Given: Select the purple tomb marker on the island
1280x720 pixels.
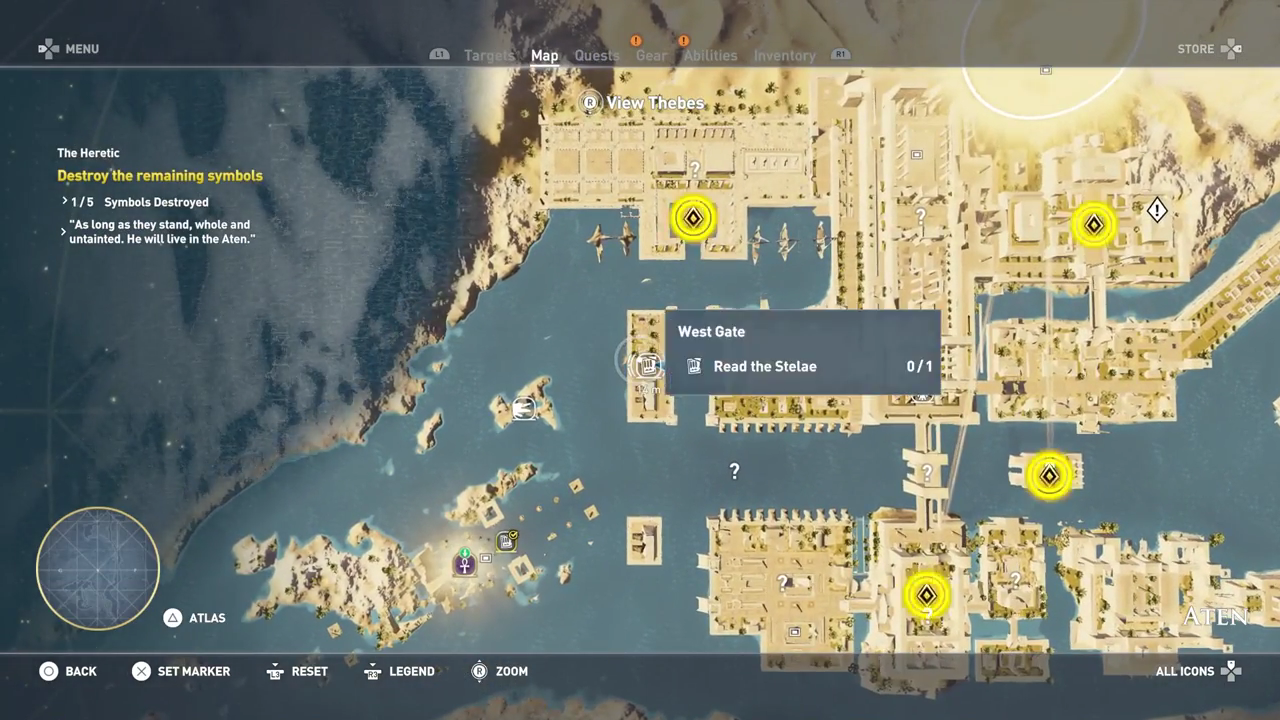Looking at the screenshot, I should 465,564.
